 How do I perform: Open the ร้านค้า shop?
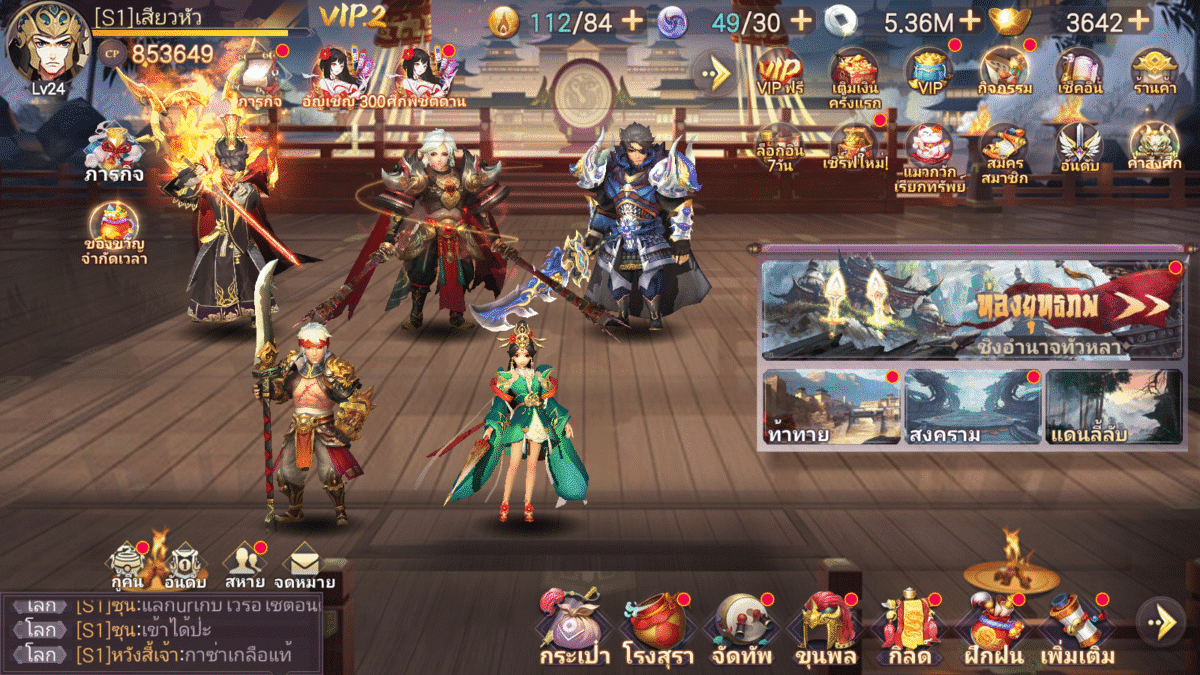point(1152,72)
